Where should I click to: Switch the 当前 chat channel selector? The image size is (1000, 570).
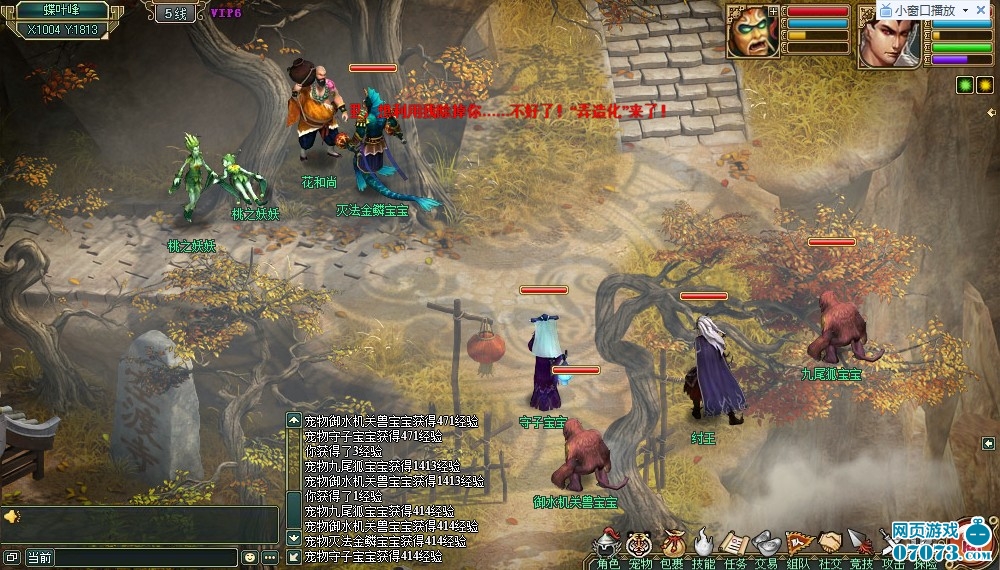click(40, 557)
